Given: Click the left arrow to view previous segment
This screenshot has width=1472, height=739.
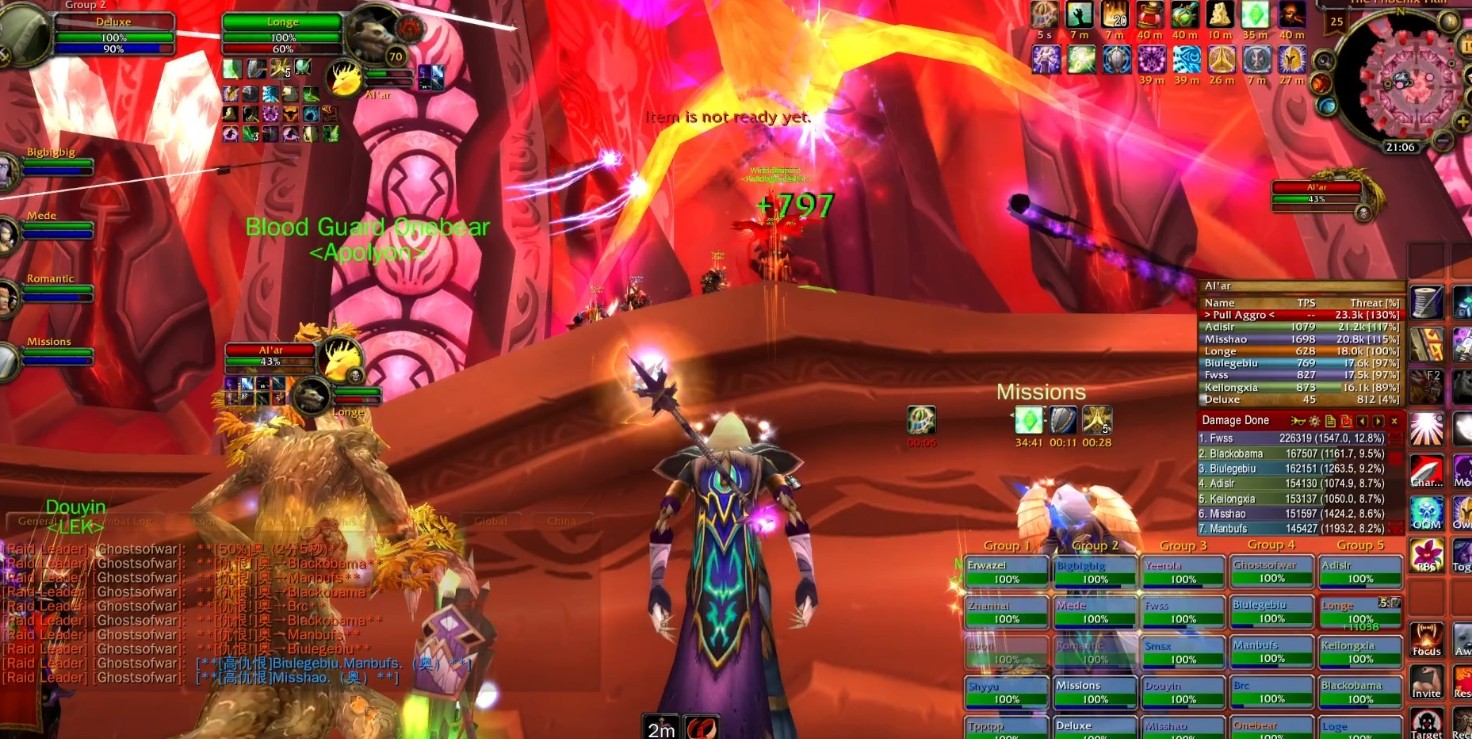Looking at the screenshot, I should click(x=1362, y=420).
